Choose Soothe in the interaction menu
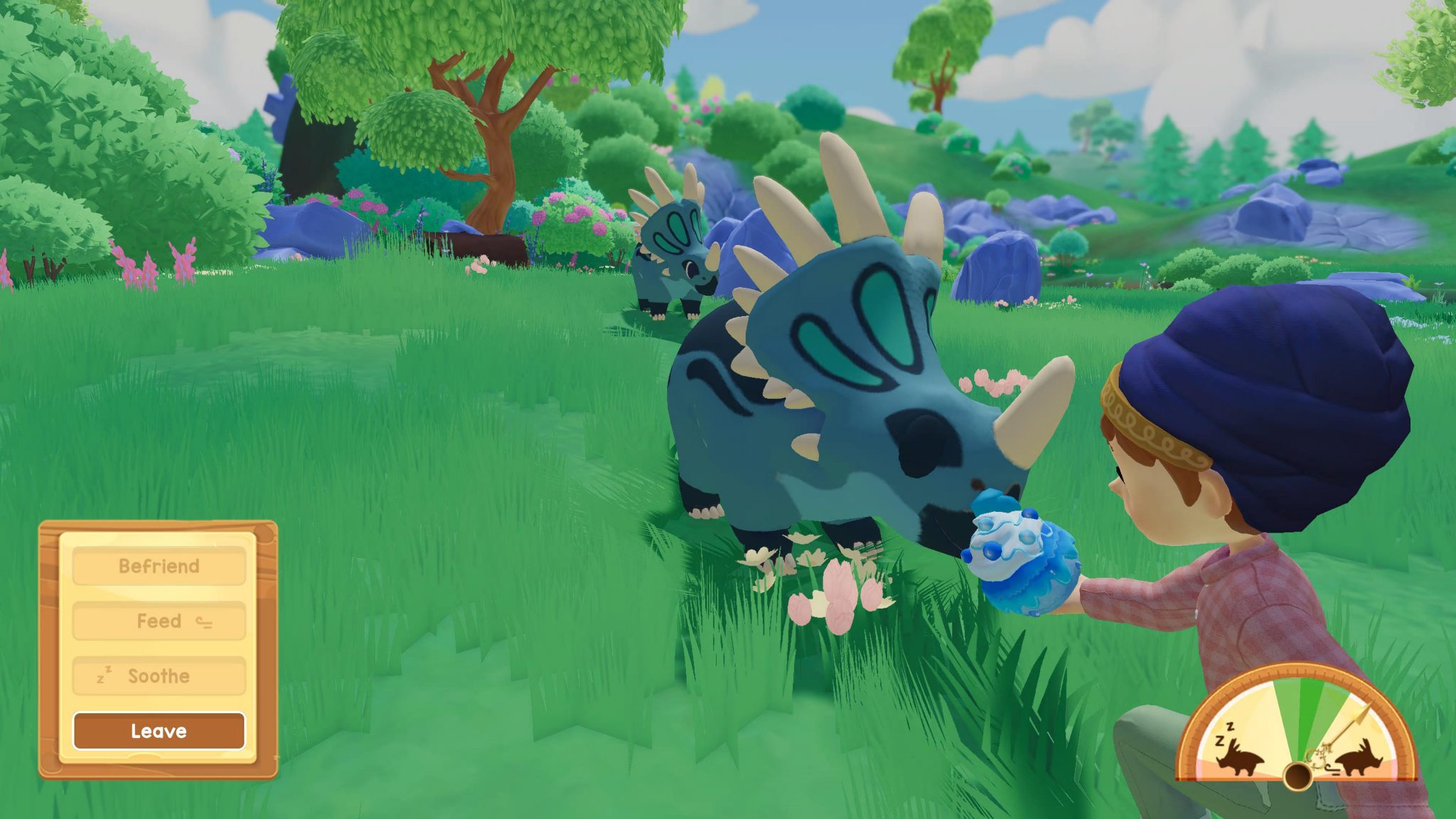 pyautogui.click(x=158, y=675)
